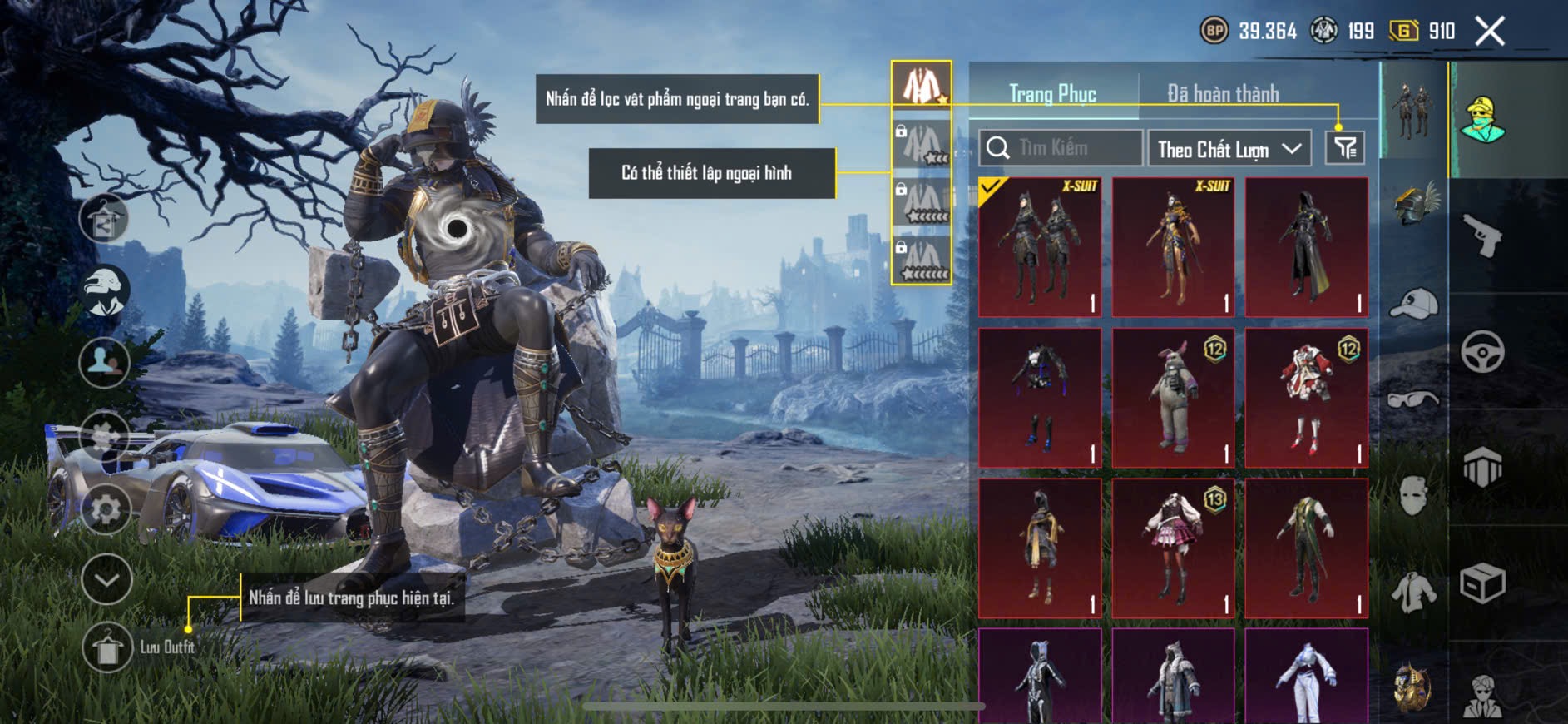This screenshot has width=1568, height=724.
Task: Choose the sunglasses category
Action: [1413, 400]
